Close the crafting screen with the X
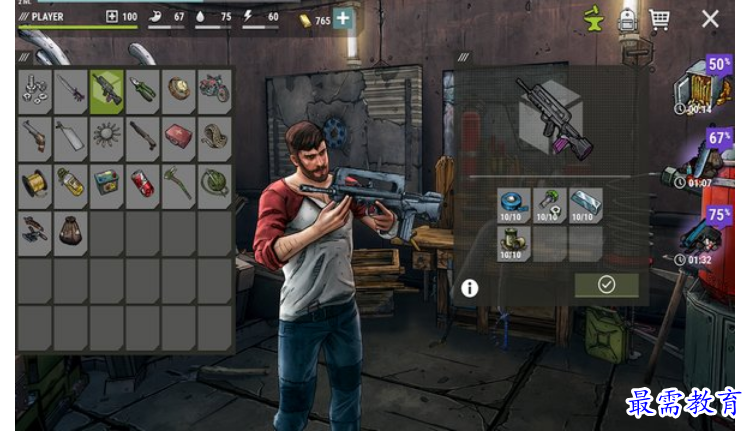Screen dimensions: 750x434 (x=710, y=19)
